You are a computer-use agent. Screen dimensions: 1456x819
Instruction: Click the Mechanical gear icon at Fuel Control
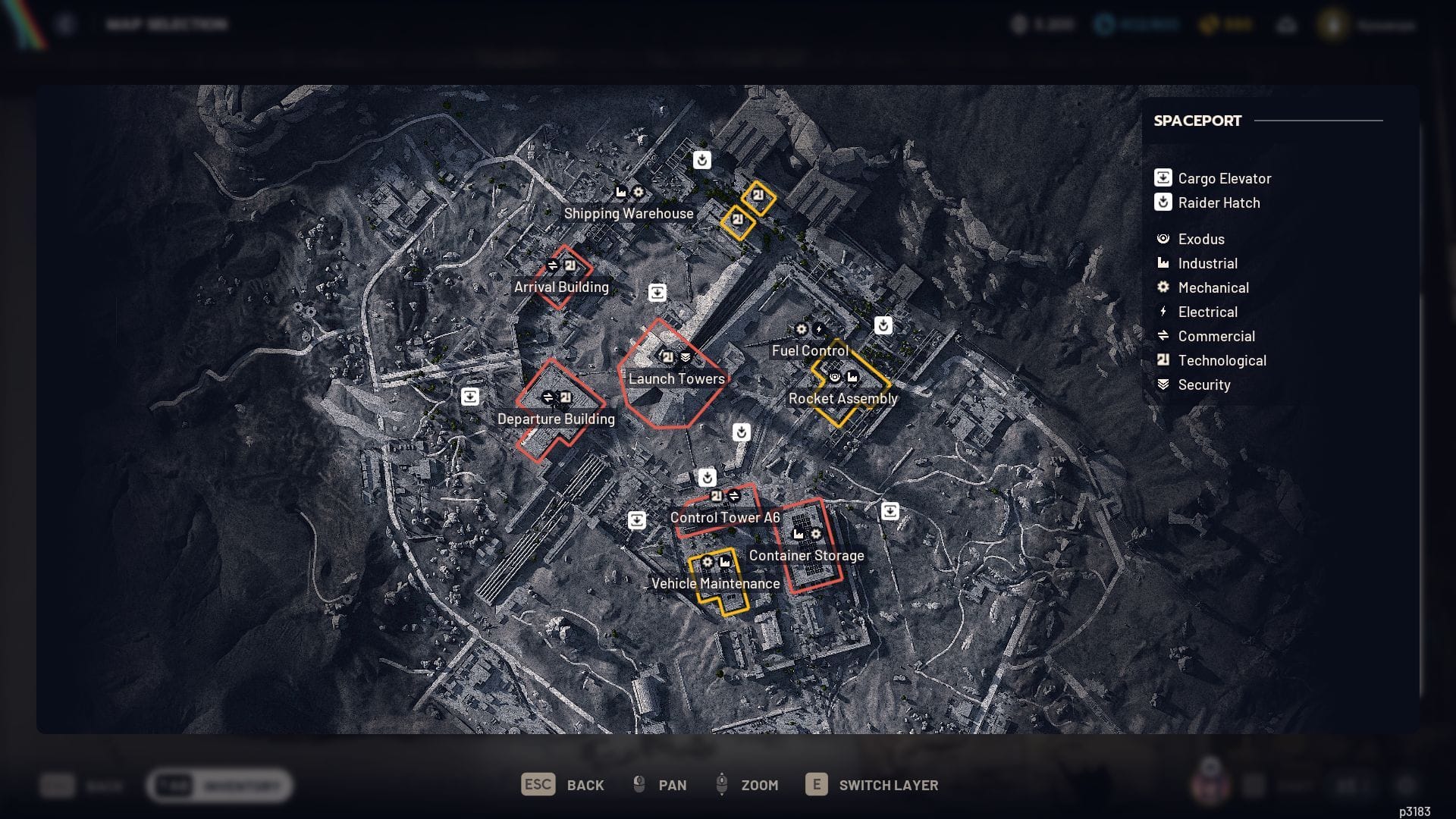802,328
